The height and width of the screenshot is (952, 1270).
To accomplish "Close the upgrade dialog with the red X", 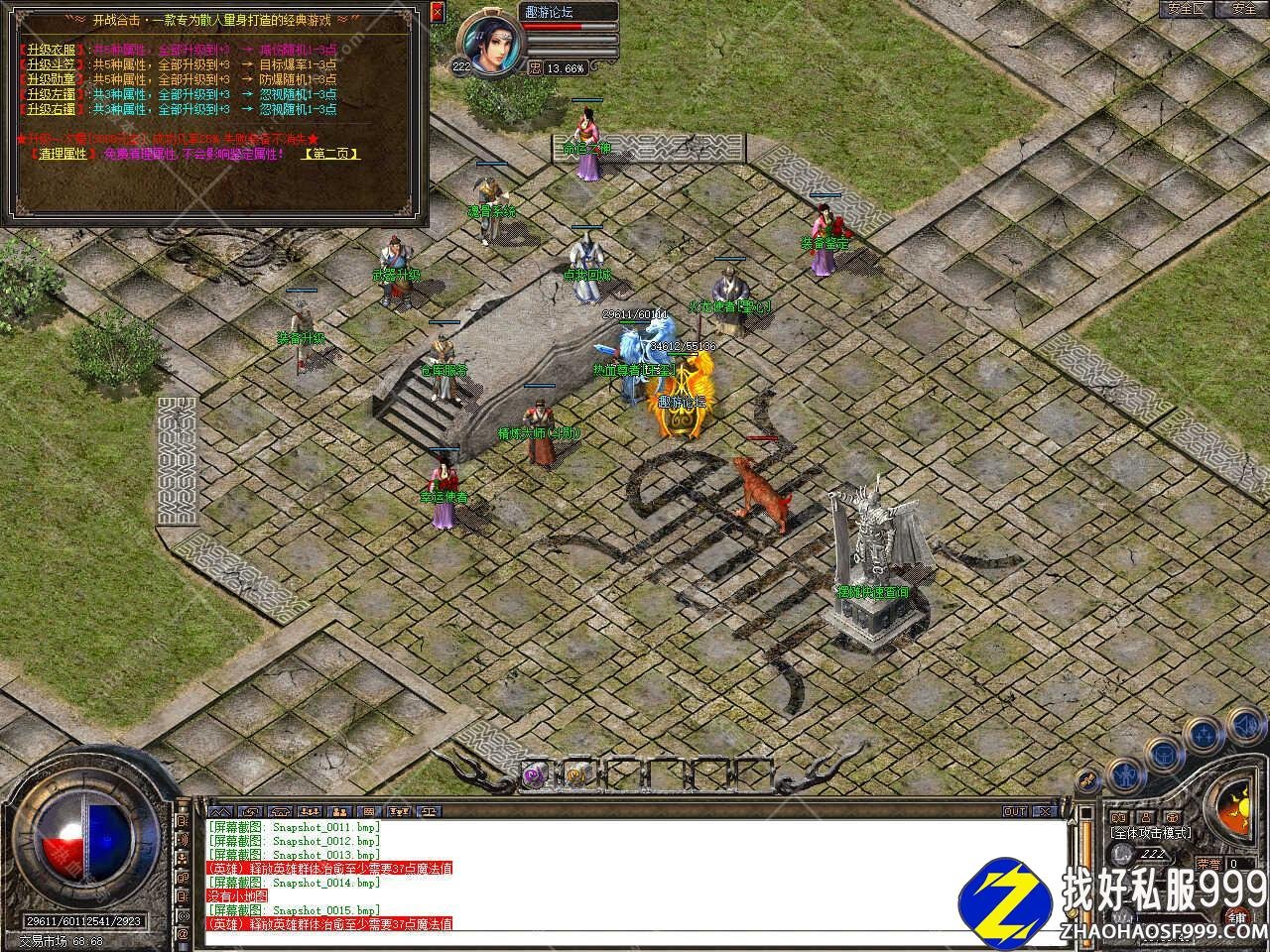I will pyautogui.click(x=438, y=12).
